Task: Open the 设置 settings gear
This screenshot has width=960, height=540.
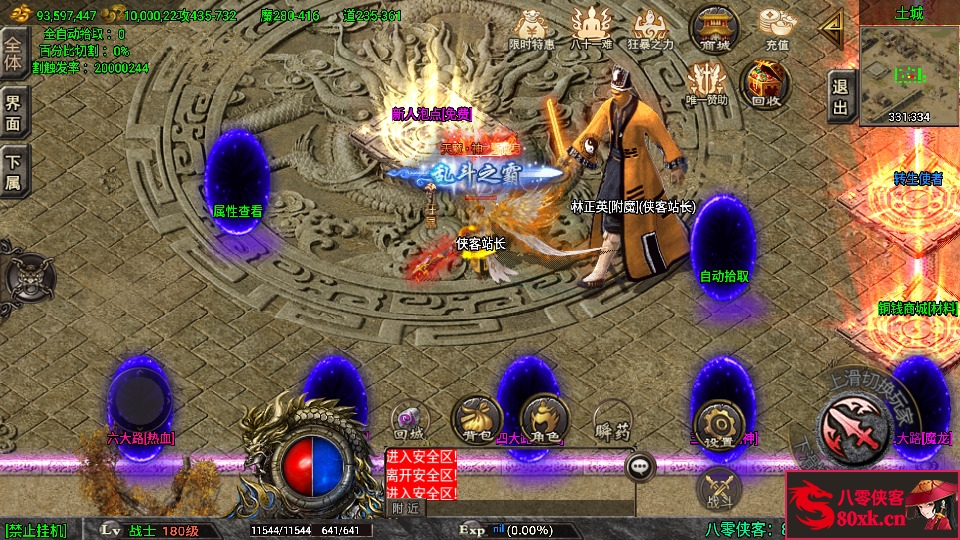Action: pos(719,420)
